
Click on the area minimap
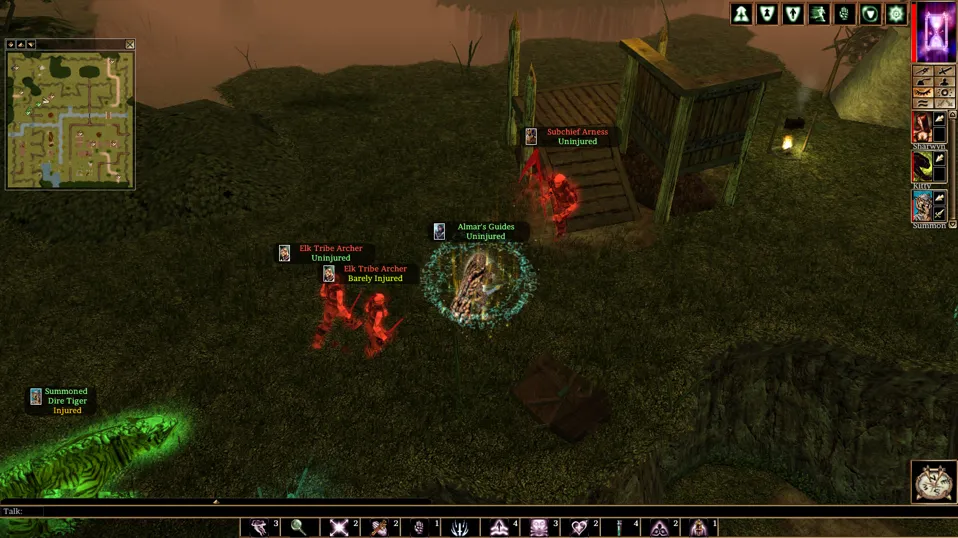click(70, 119)
